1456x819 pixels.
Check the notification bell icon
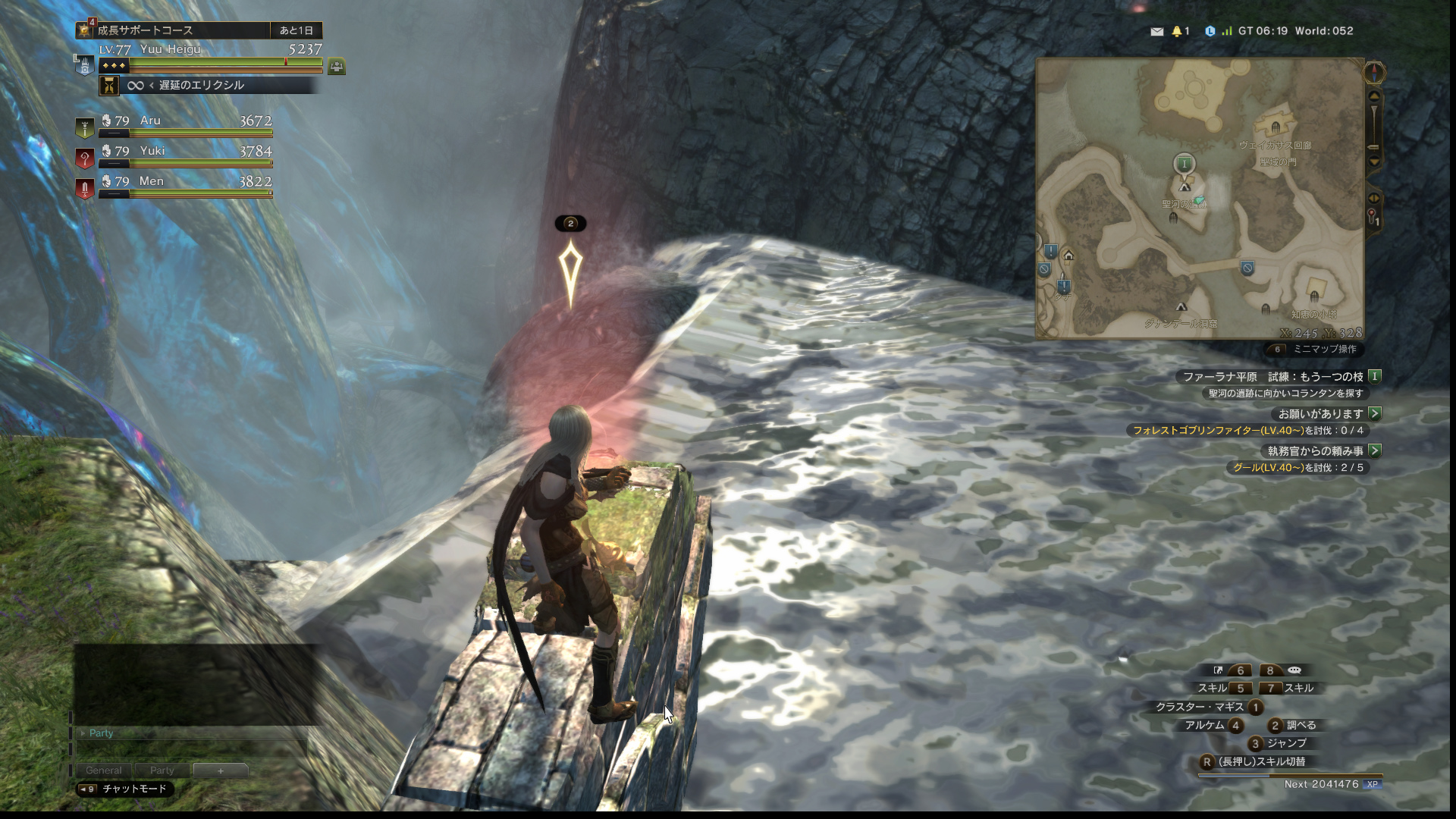point(1177,31)
